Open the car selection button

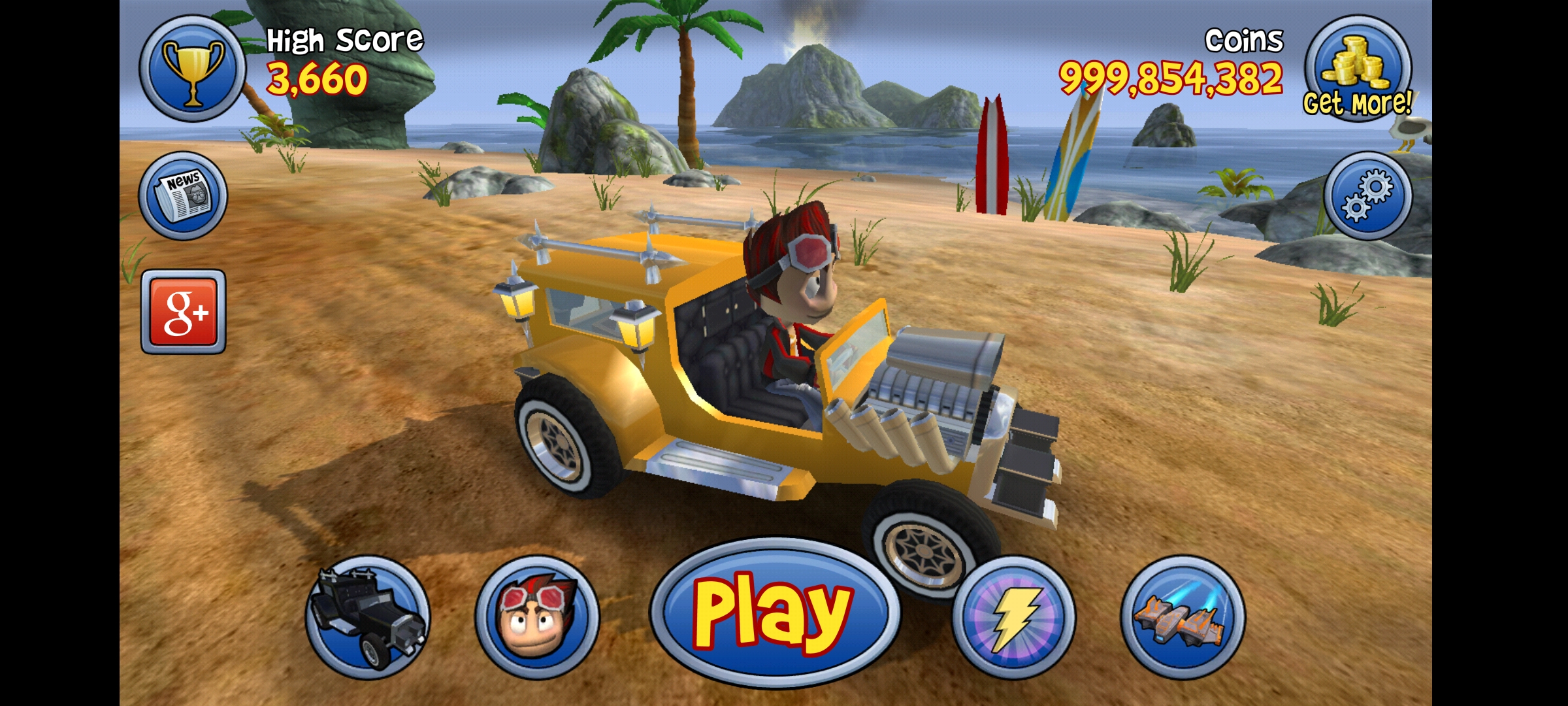click(368, 617)
